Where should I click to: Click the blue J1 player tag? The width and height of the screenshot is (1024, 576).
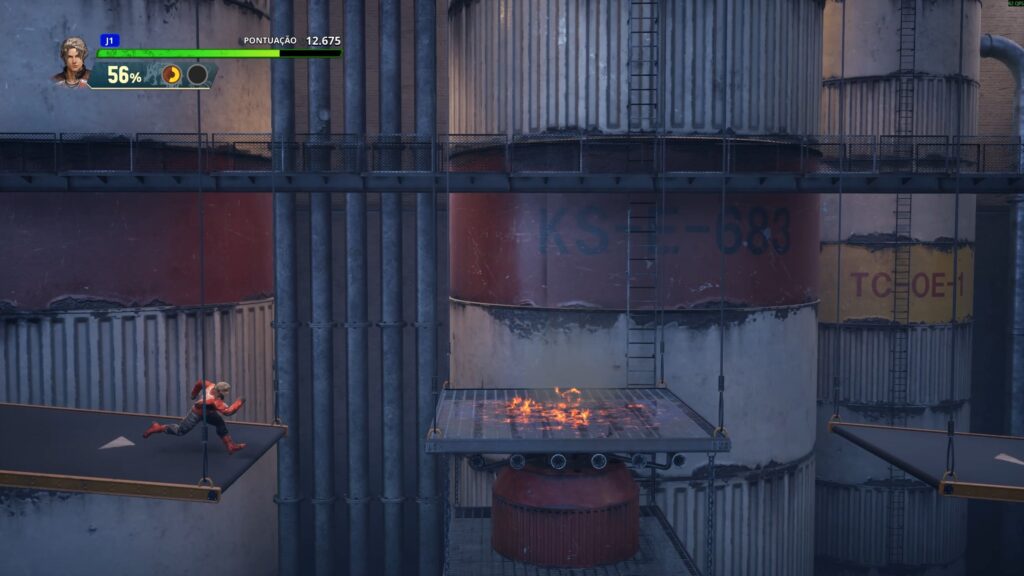[x=109, y=41]
